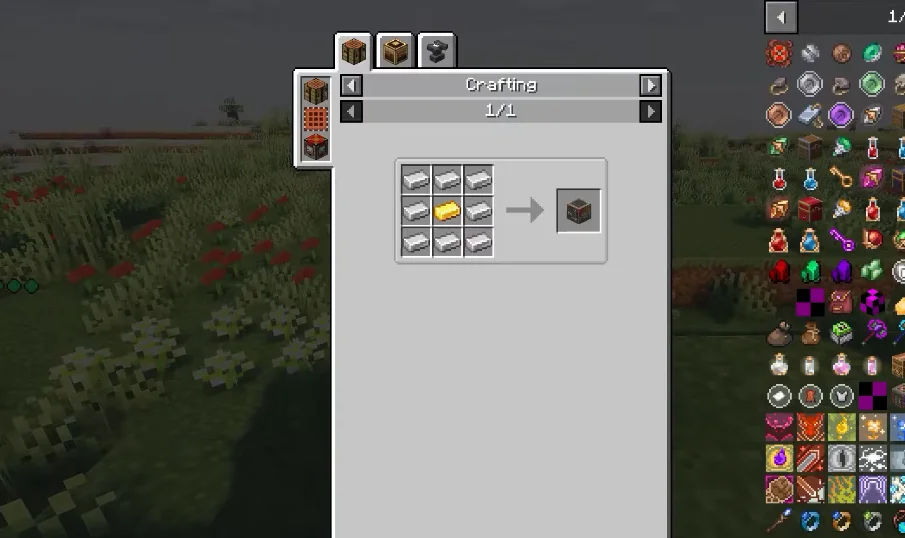This screenshot has width=905, height=538.
Task: Show the previous recipe page
Action: point(351,111)
